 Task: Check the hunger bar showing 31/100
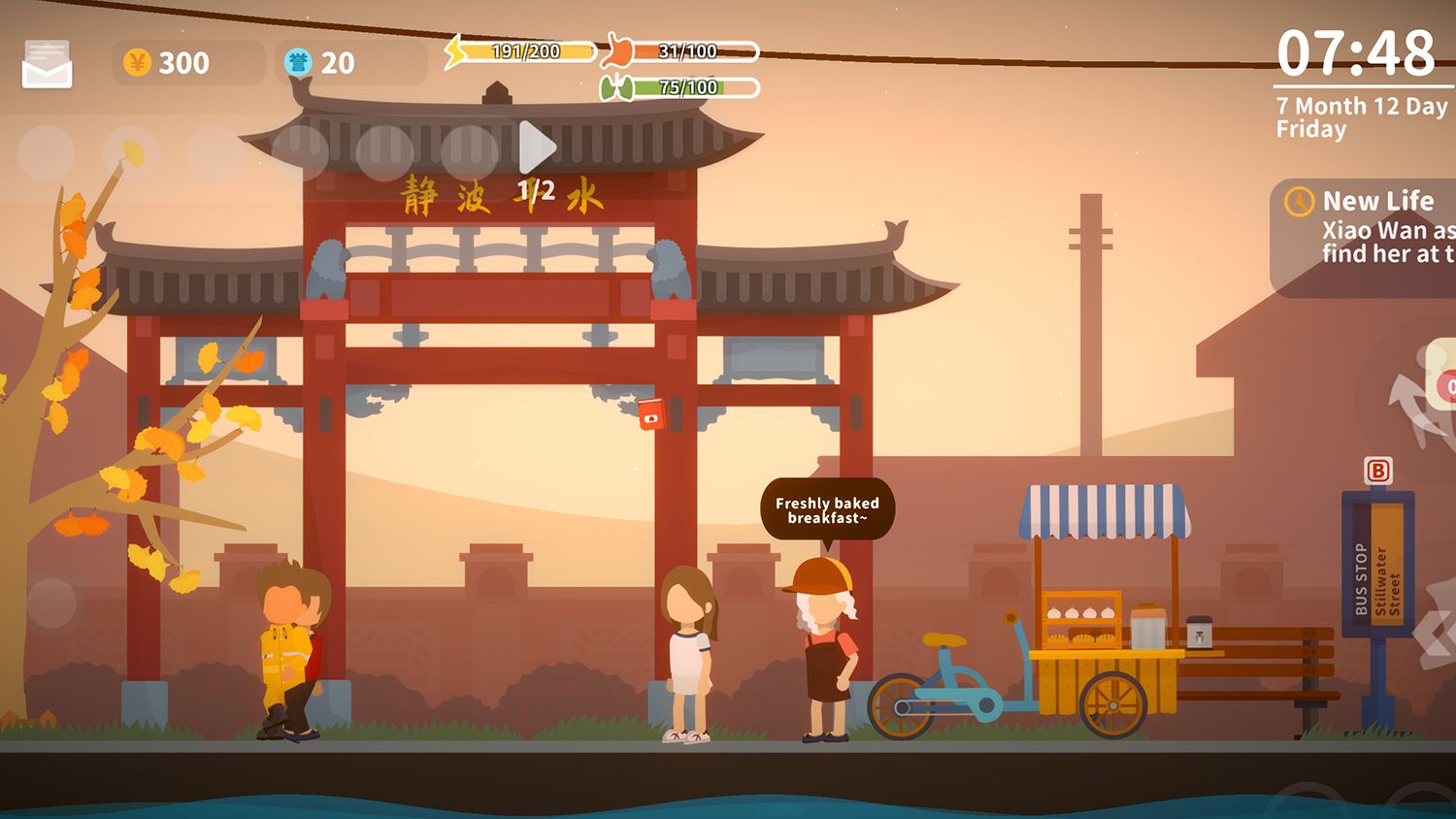689,49
